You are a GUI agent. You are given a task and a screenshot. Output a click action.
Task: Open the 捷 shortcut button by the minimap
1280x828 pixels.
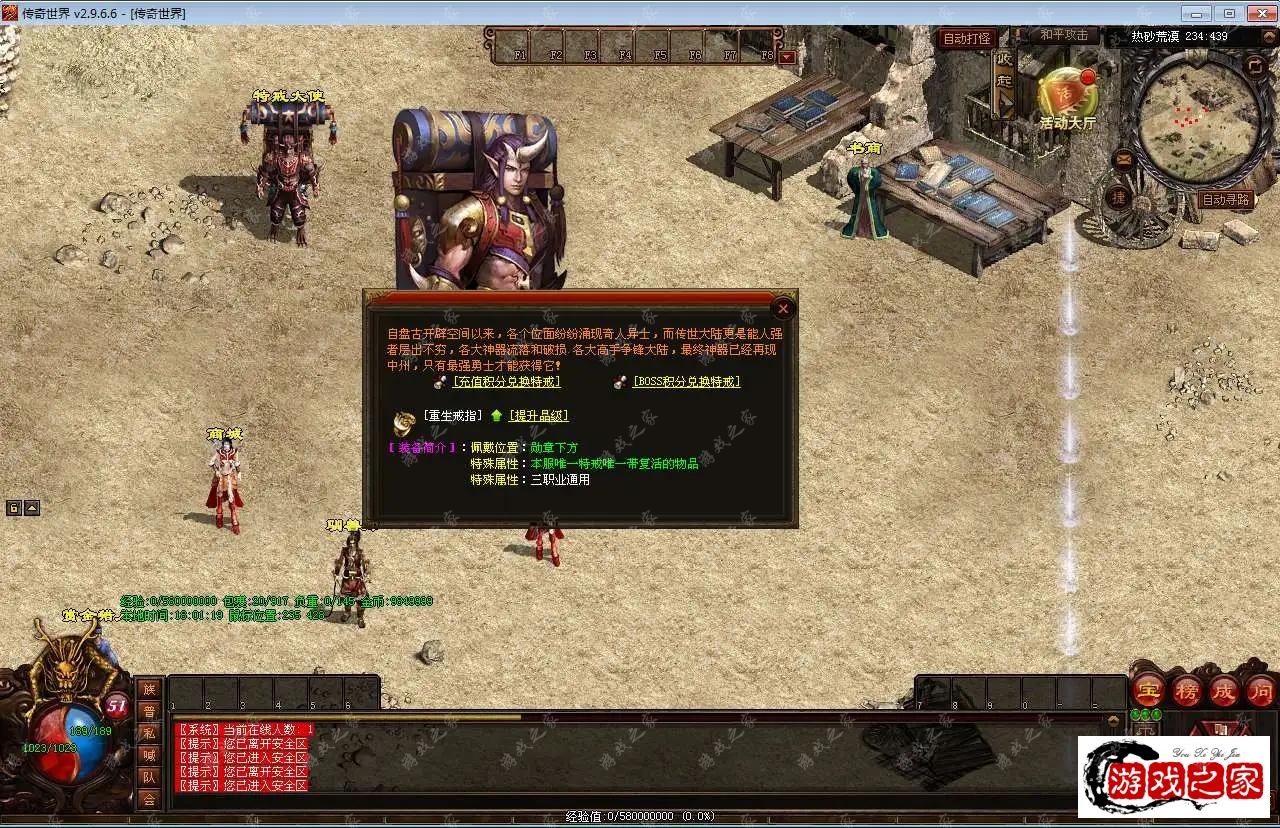click(1118, 197)
